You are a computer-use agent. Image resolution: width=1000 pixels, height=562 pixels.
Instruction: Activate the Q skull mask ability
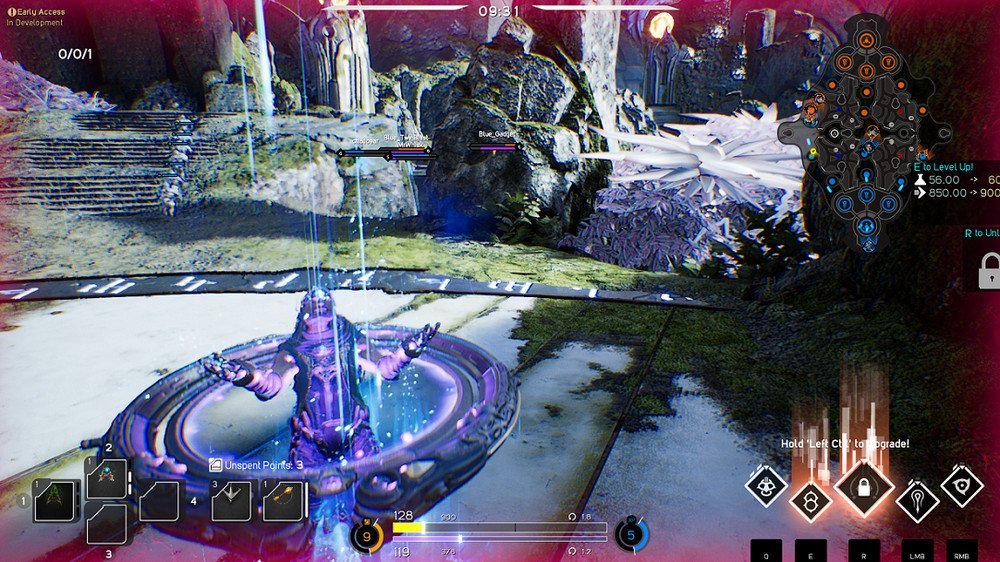pyautogui.click(x=766, y=486)
